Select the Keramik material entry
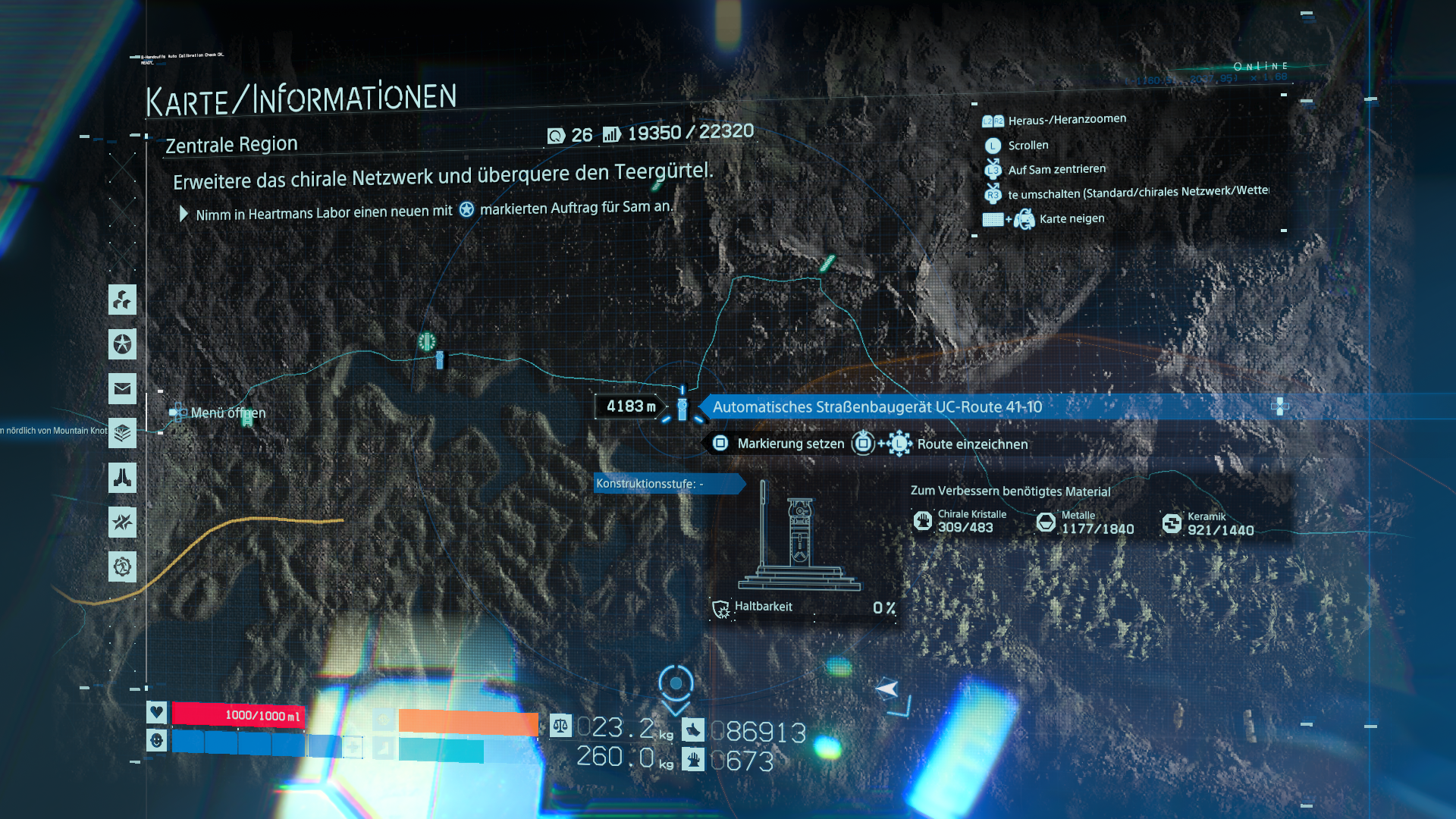The image size is (1456, 819). 1209,523
